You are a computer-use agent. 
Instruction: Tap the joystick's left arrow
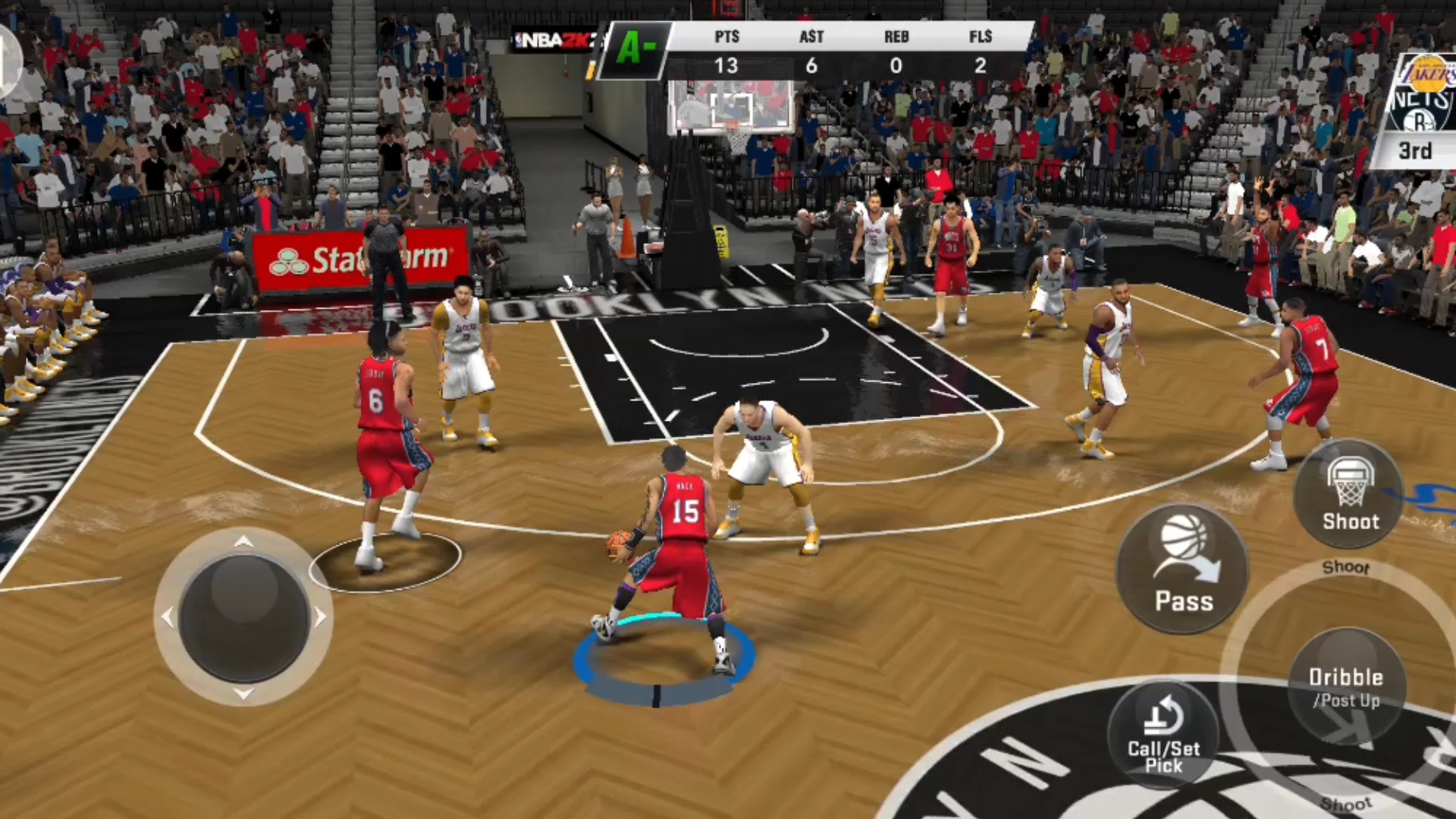168,617
